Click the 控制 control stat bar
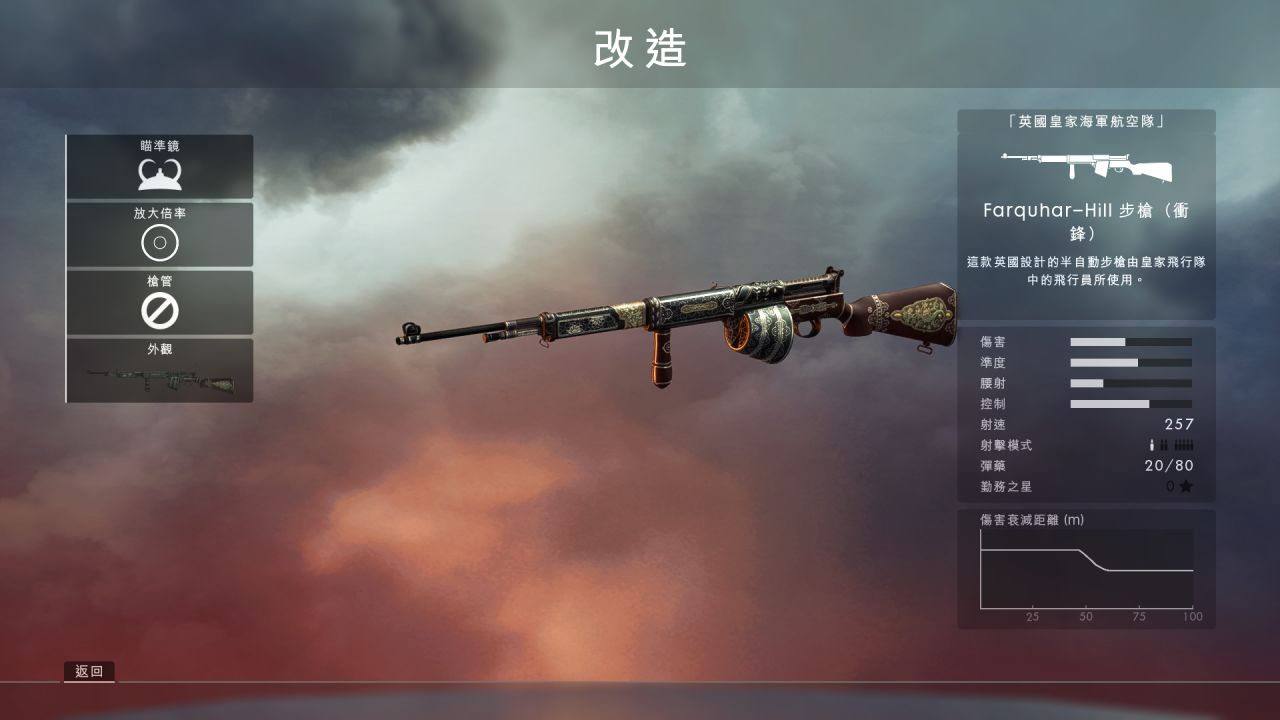The height and width of the screenshot is (720, 1280). click(1130, 403)
